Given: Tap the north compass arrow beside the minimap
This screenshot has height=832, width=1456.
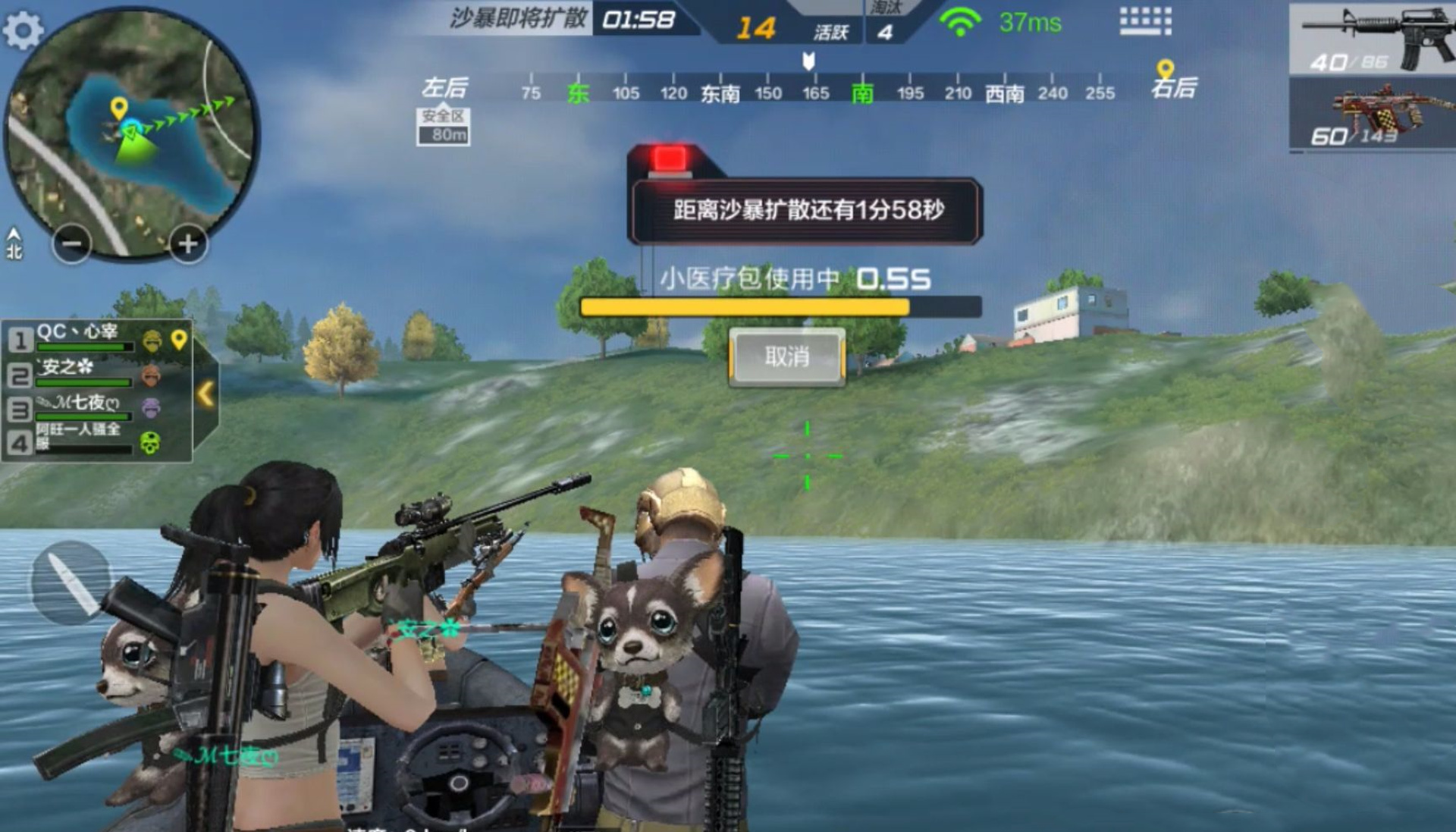Looking at the screenshot, I should [x=14, y=235].
